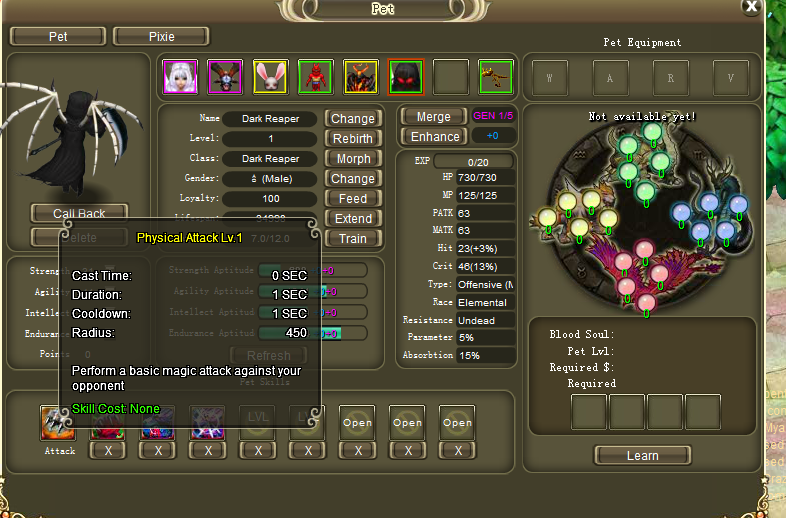Call Back the summoned pet
Image resolution: width=786 pixels, height=518 pixels.
click(x=79, y=213)
